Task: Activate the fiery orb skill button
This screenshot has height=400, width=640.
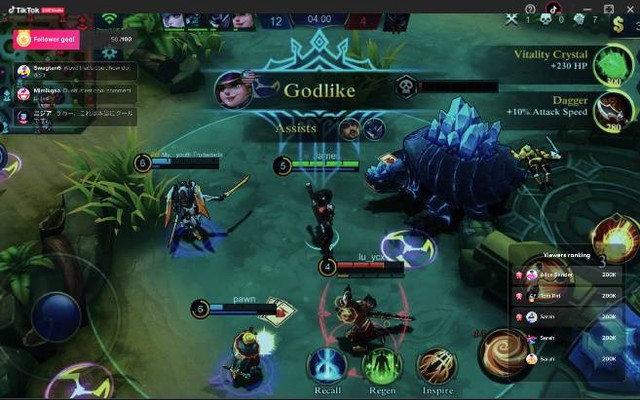Action: (613, 238)
